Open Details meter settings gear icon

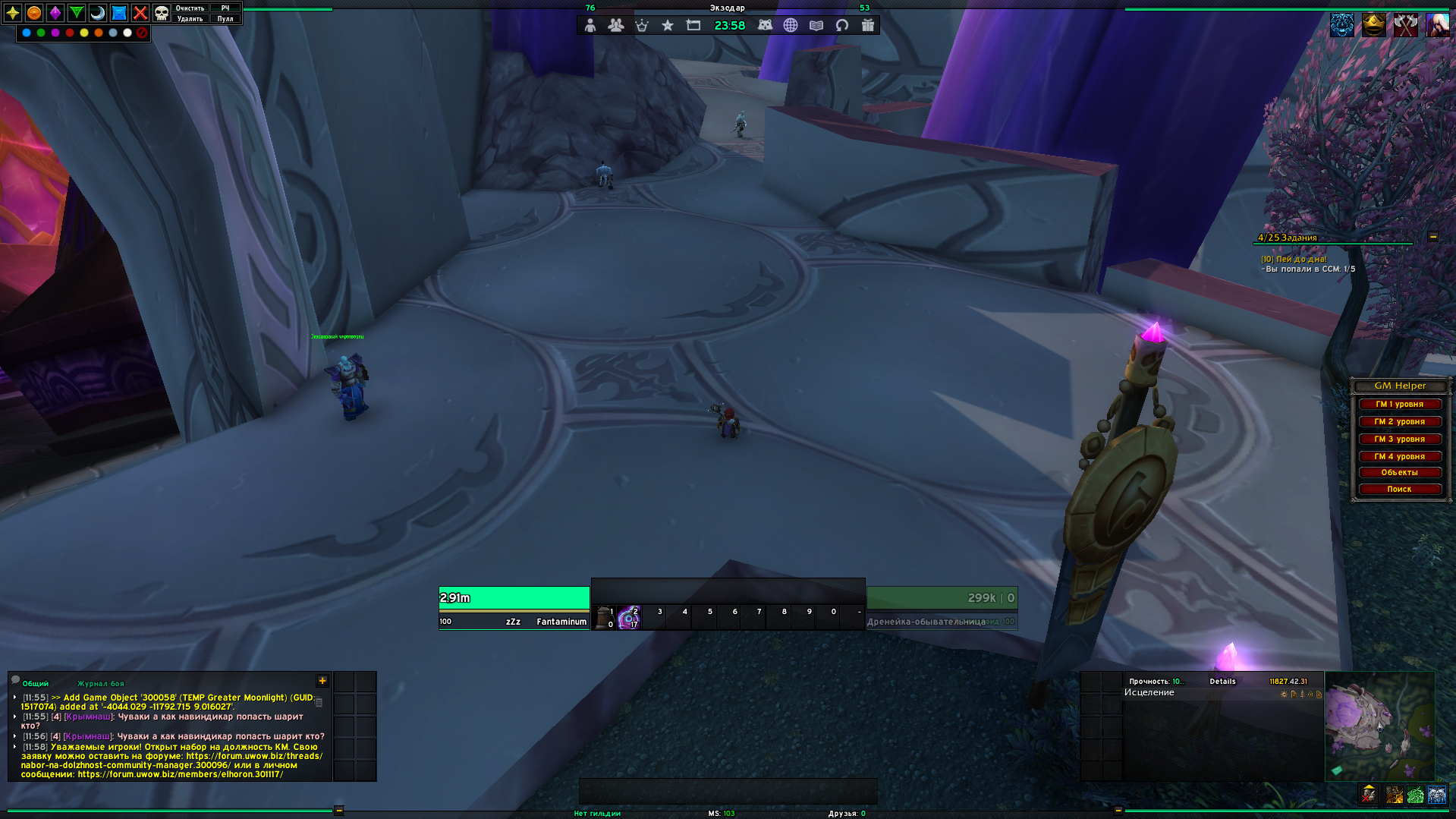(1284, 695)
